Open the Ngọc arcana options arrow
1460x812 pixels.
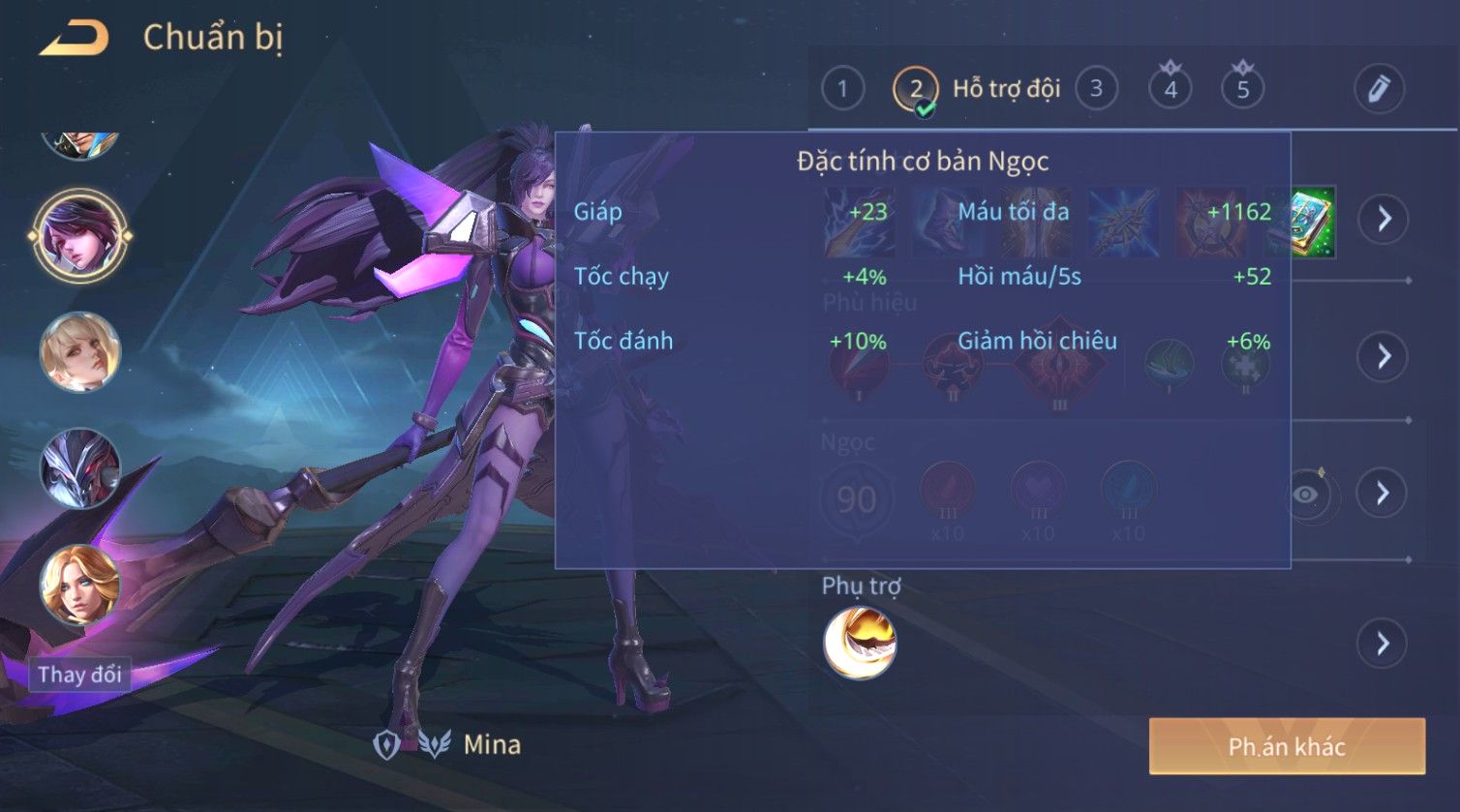(1383, 494)
